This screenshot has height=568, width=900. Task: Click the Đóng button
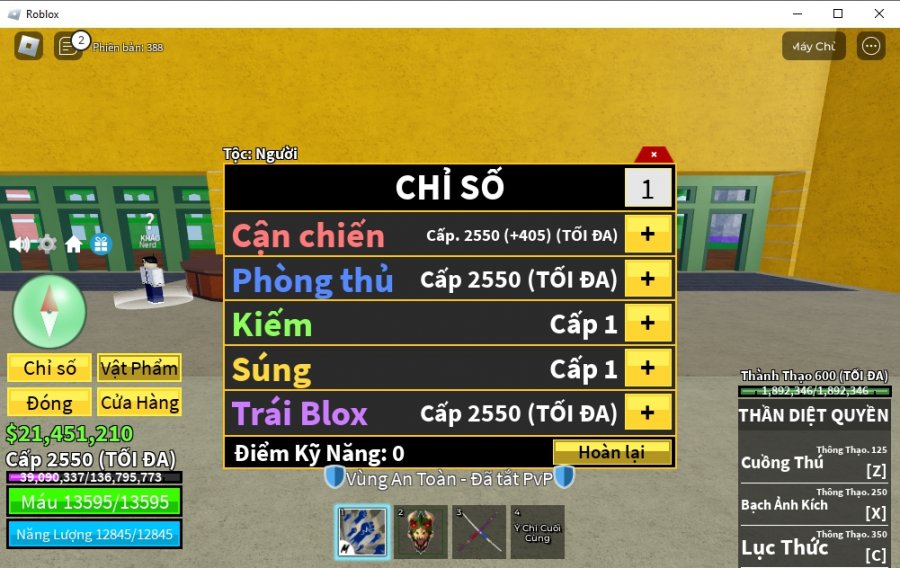[x=50, y=403]
